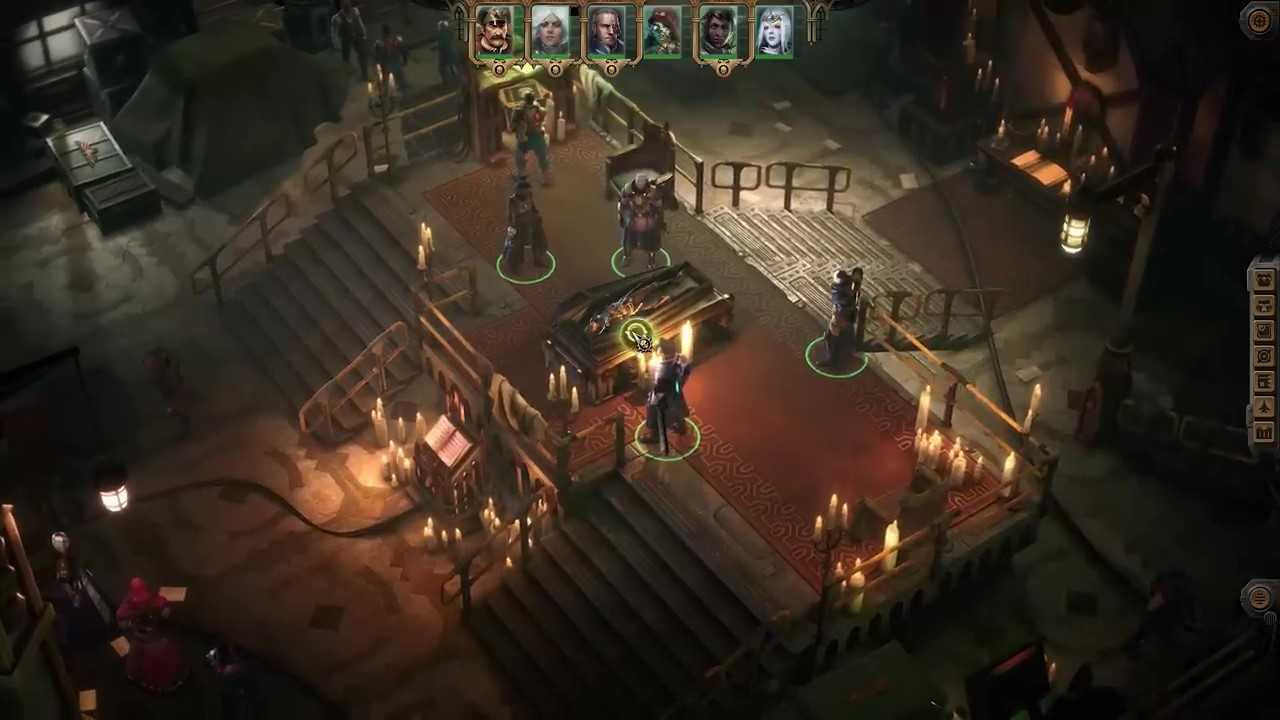Open the topmost side menu icon

point(1264,279)
